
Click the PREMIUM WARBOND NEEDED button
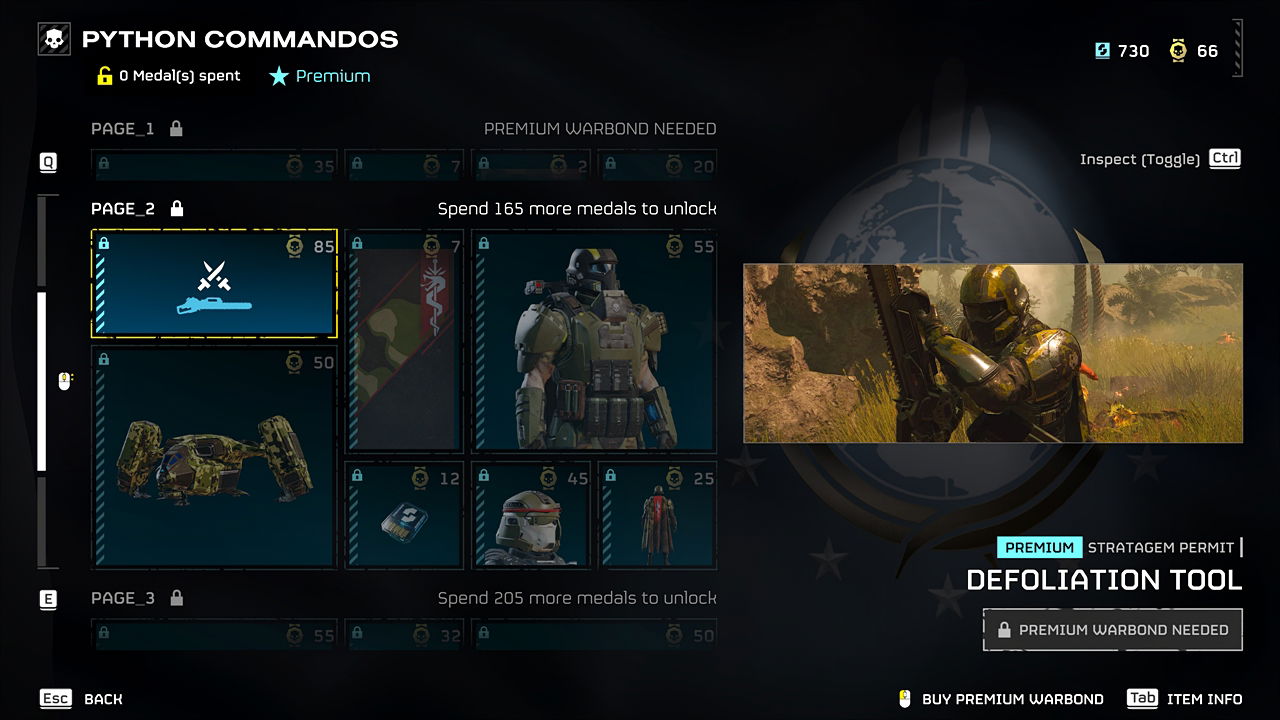click(x=1112, y=629)
